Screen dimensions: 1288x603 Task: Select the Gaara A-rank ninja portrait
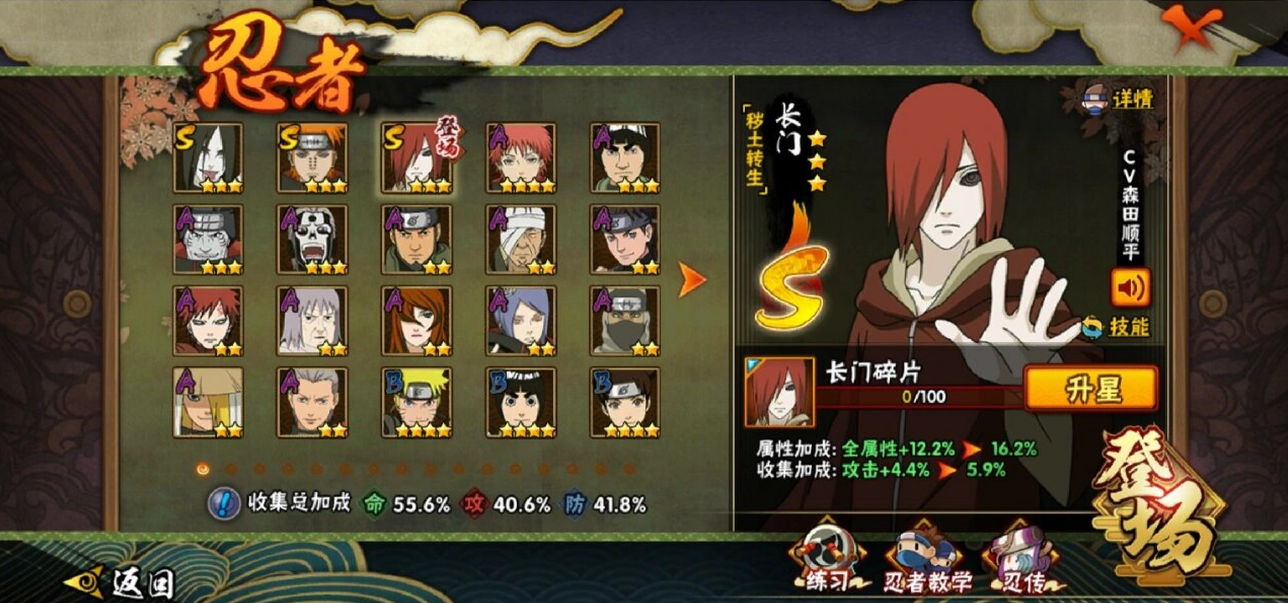208,321
